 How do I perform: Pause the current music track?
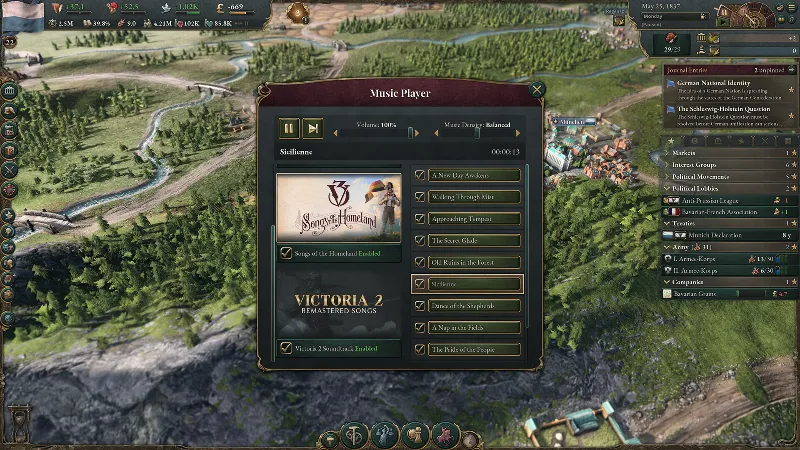(288, 128)
